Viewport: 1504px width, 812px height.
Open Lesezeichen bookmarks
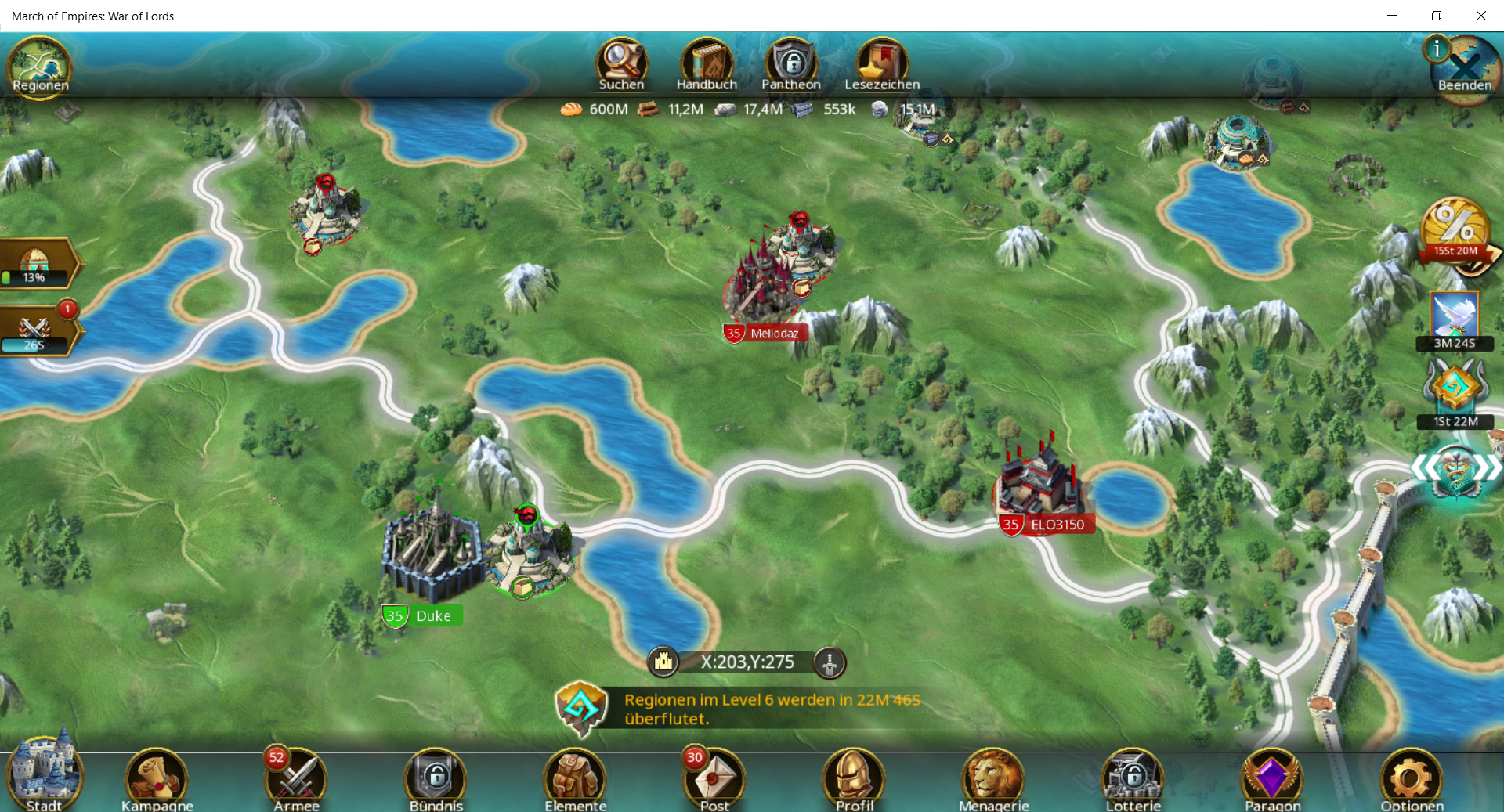coord(881,64)
